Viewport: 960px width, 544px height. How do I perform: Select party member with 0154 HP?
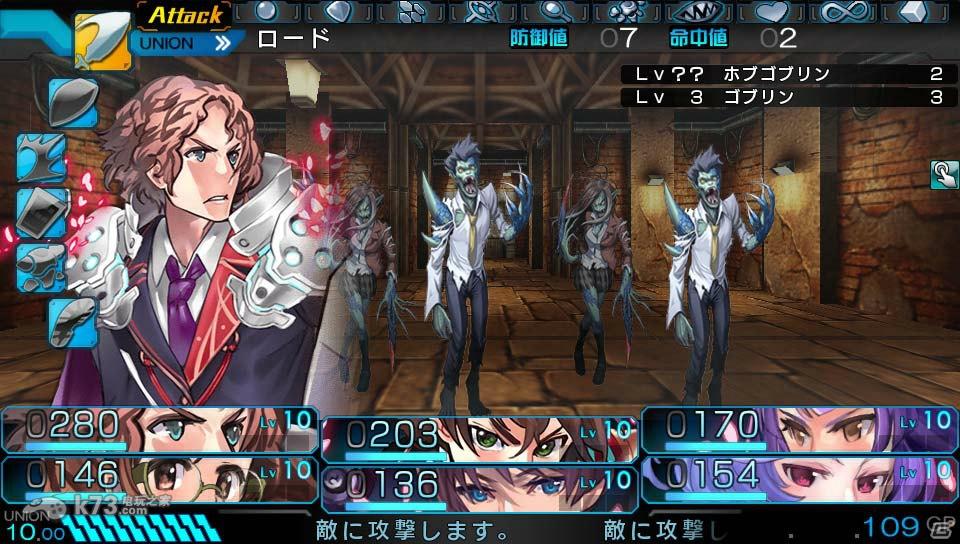click(800, 476)
